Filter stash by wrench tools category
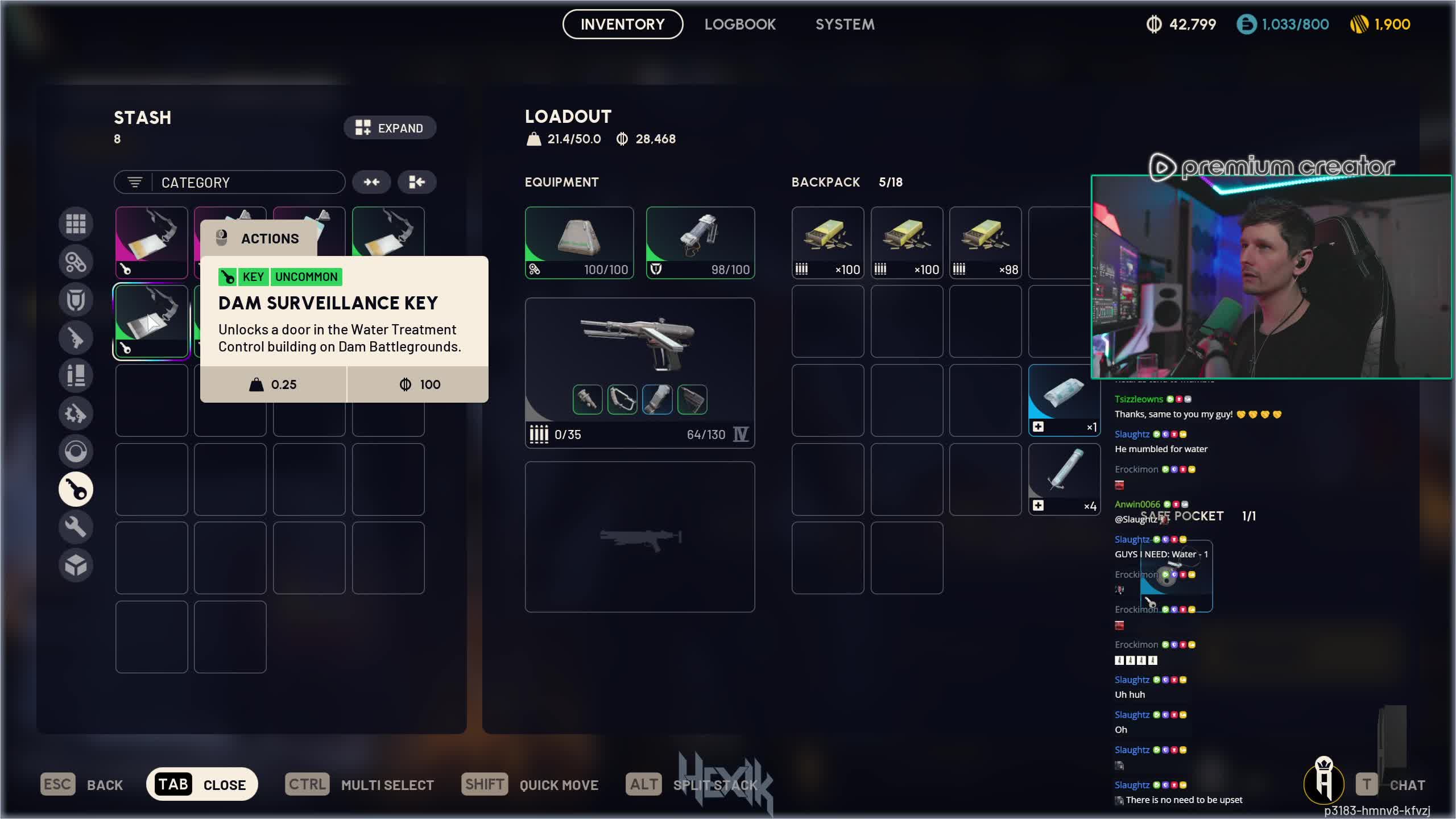The height and width of the screenshot is (819, 1456). (x=76, y=527)
